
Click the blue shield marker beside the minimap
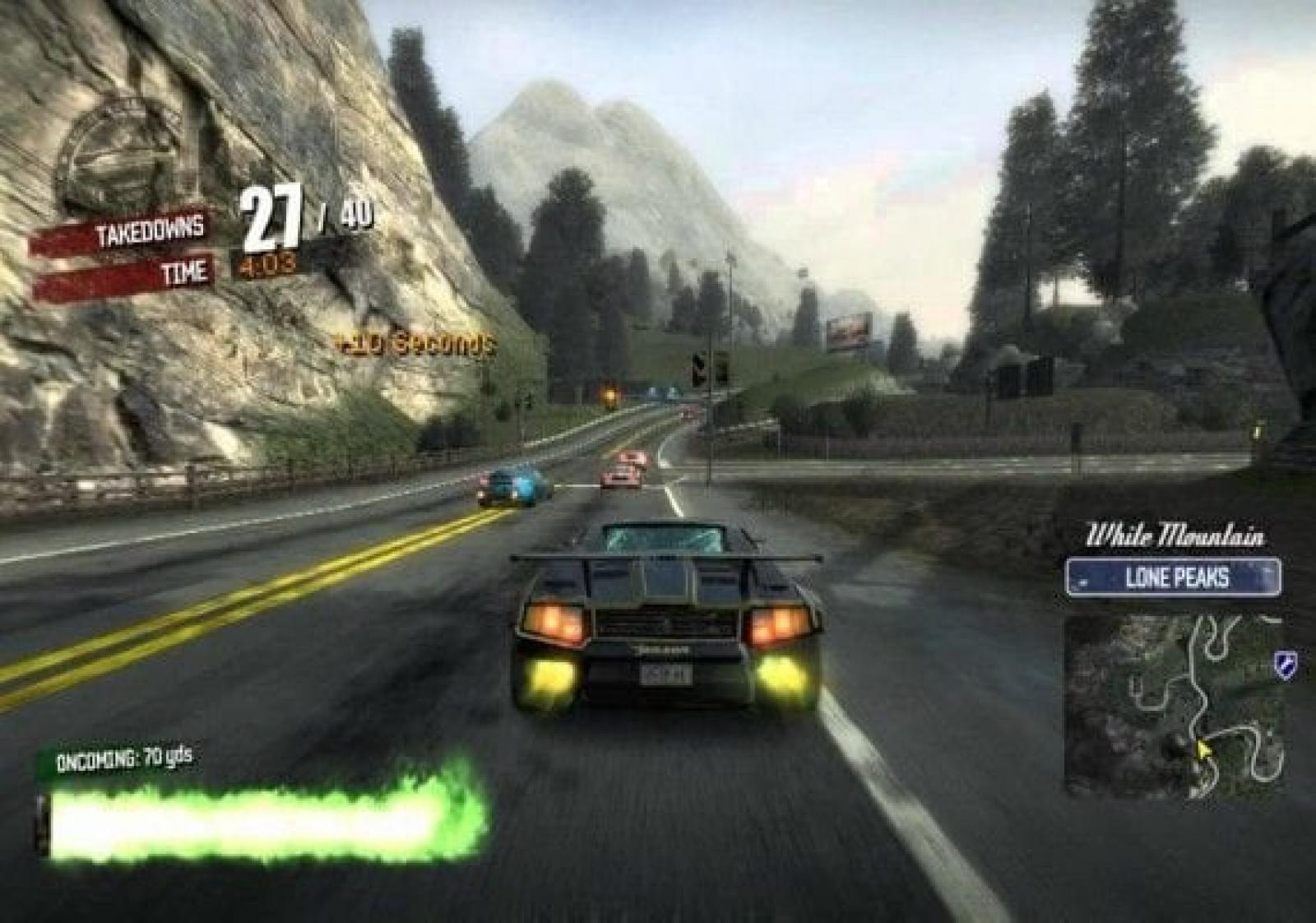pyautogui.click(x=1284, y=662)
